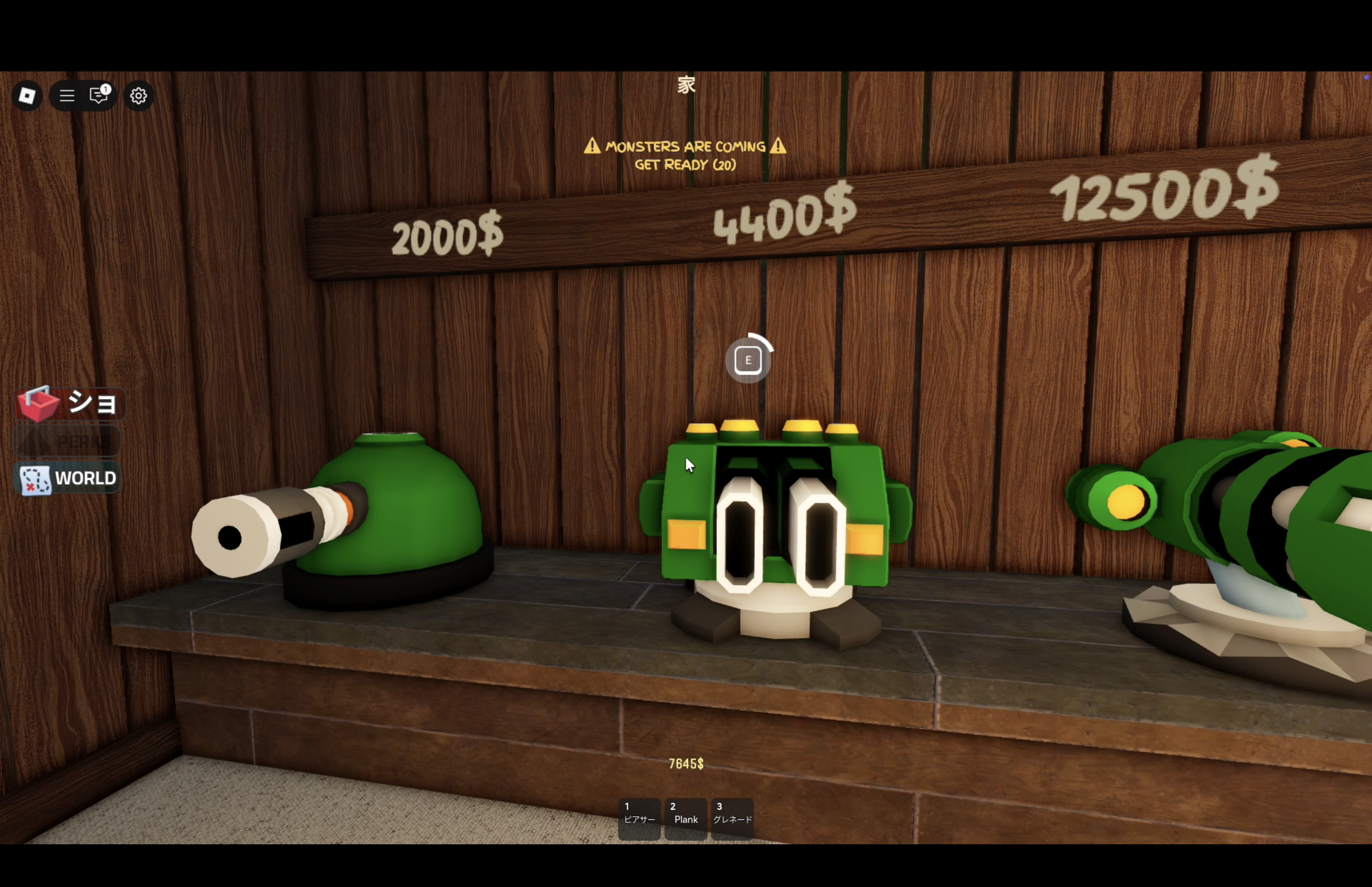The height and width of the screenshot is (887, 1372).
Task: Open the chat with one unread message
Action: [x=99, y=95]
